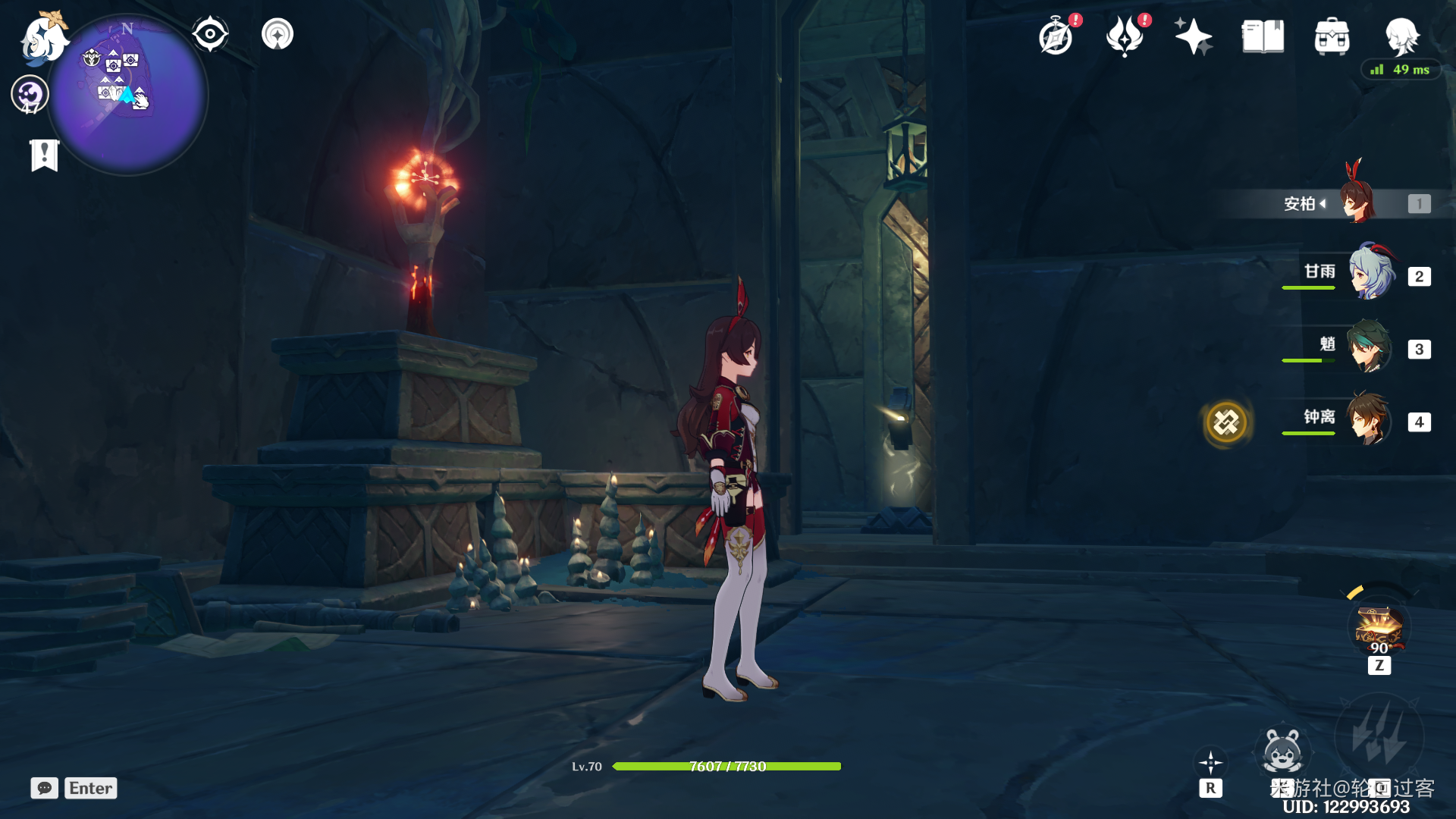Open the chat box
The height and width of the screenshot is (819, 1456).
pyautogui.click(x=45, y=788)
